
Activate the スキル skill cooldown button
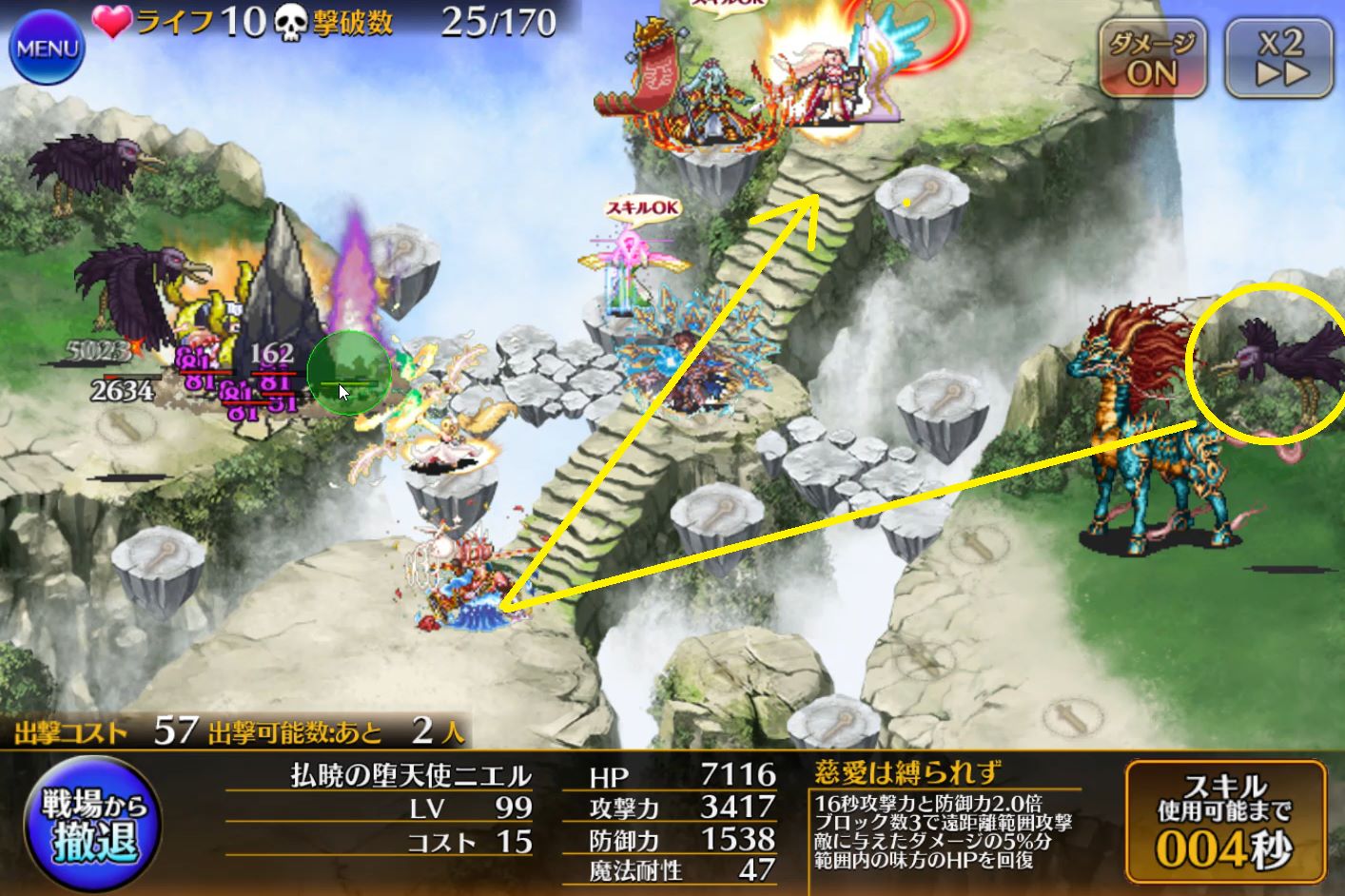pyautogui.click(x=1225, y=823)
